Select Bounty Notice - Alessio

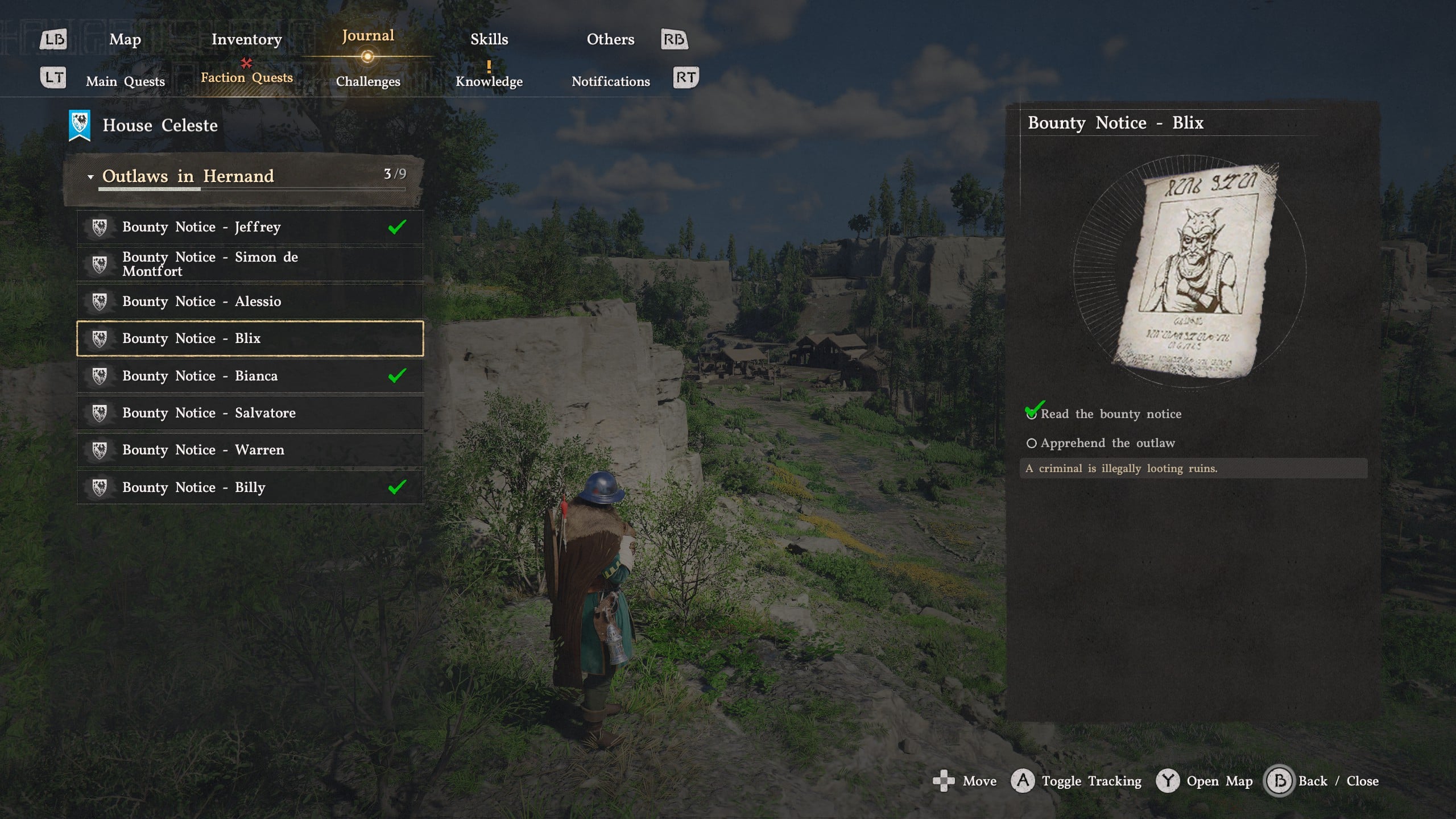point(250,301)
